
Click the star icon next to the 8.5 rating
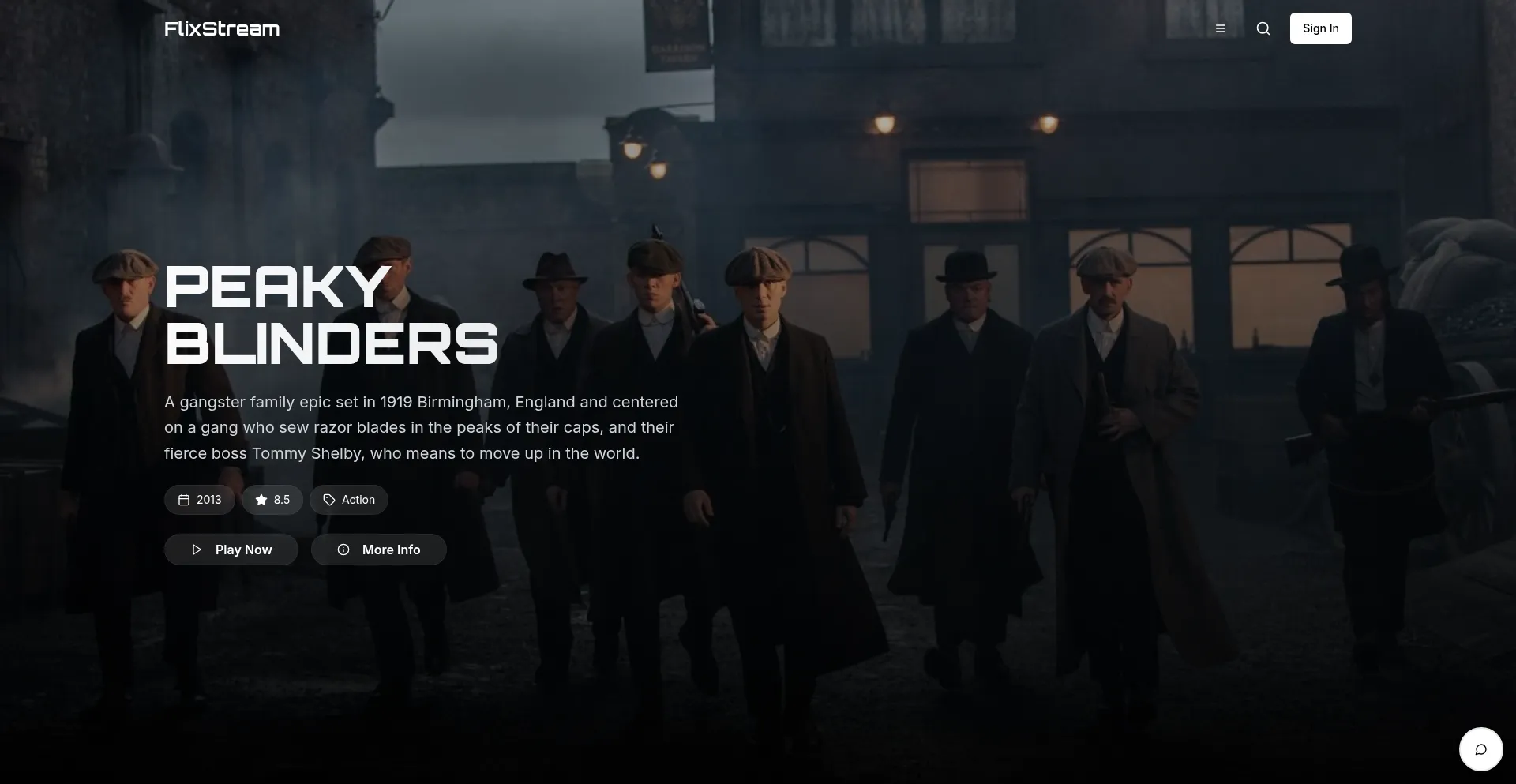click(261, 499)
